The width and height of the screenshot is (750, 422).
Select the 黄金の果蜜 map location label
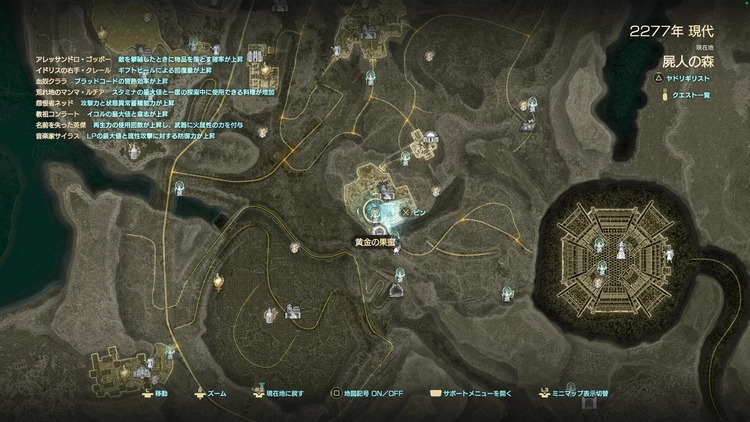[x=376, y=241]
